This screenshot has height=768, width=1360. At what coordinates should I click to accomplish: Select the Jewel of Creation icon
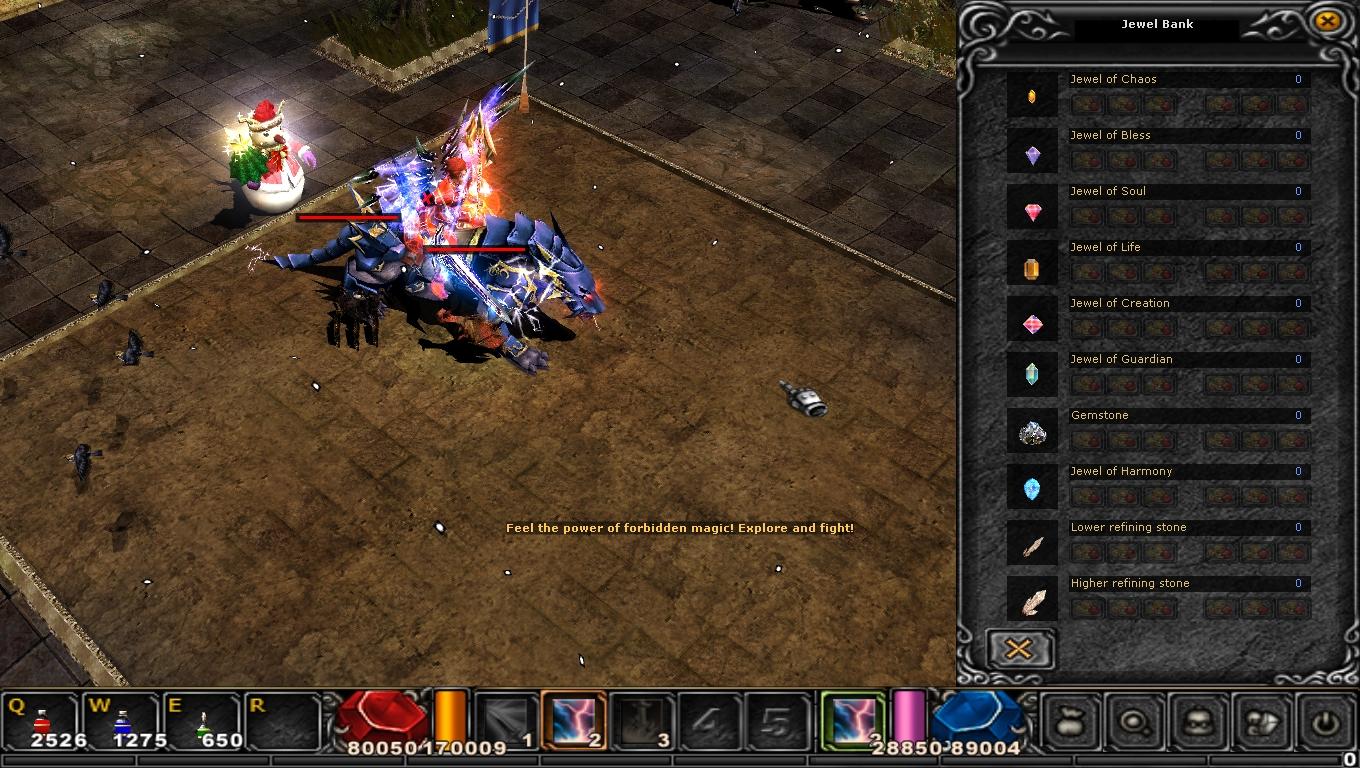1032,323
